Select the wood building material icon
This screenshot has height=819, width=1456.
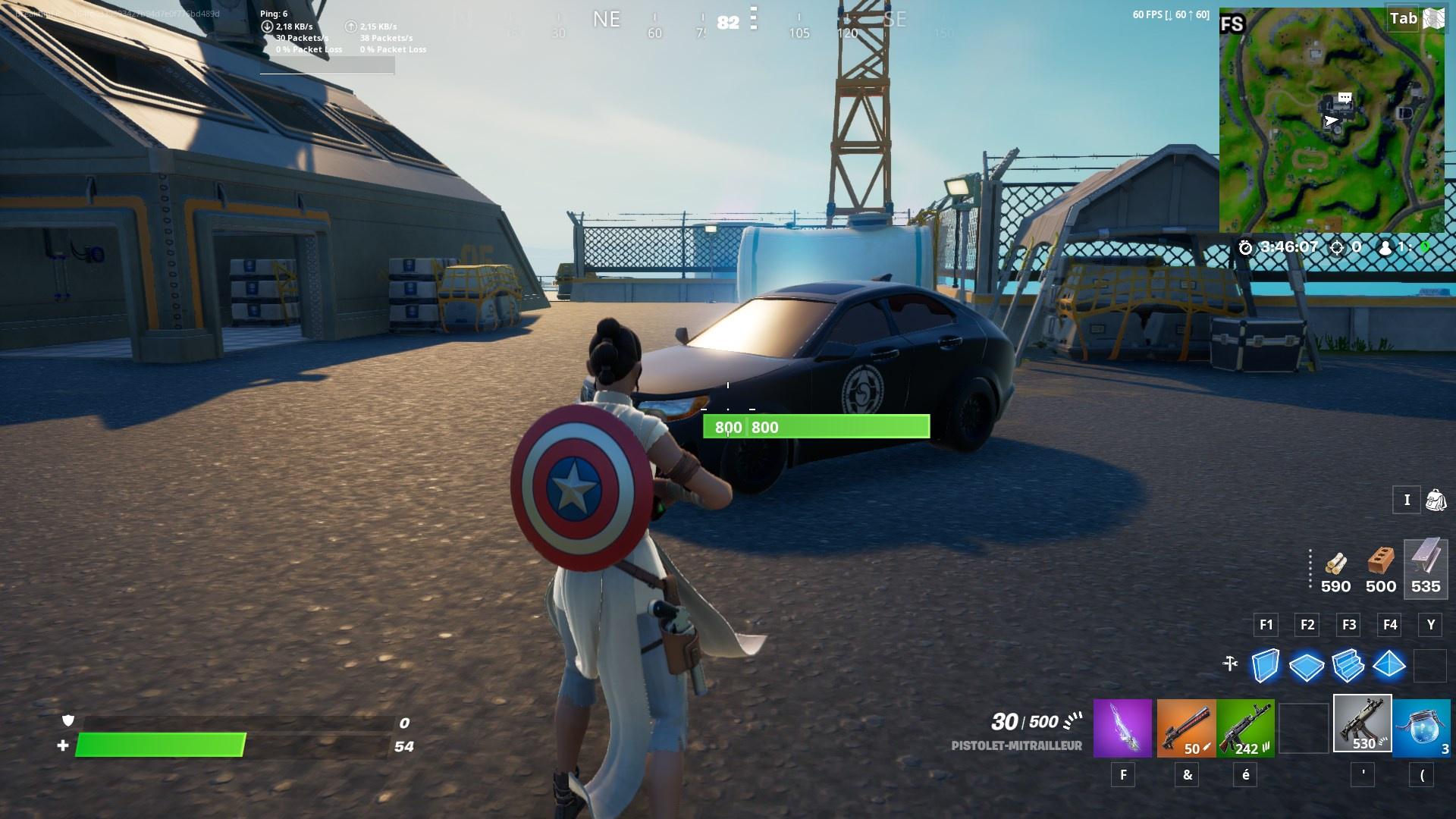pos(1335,565)
